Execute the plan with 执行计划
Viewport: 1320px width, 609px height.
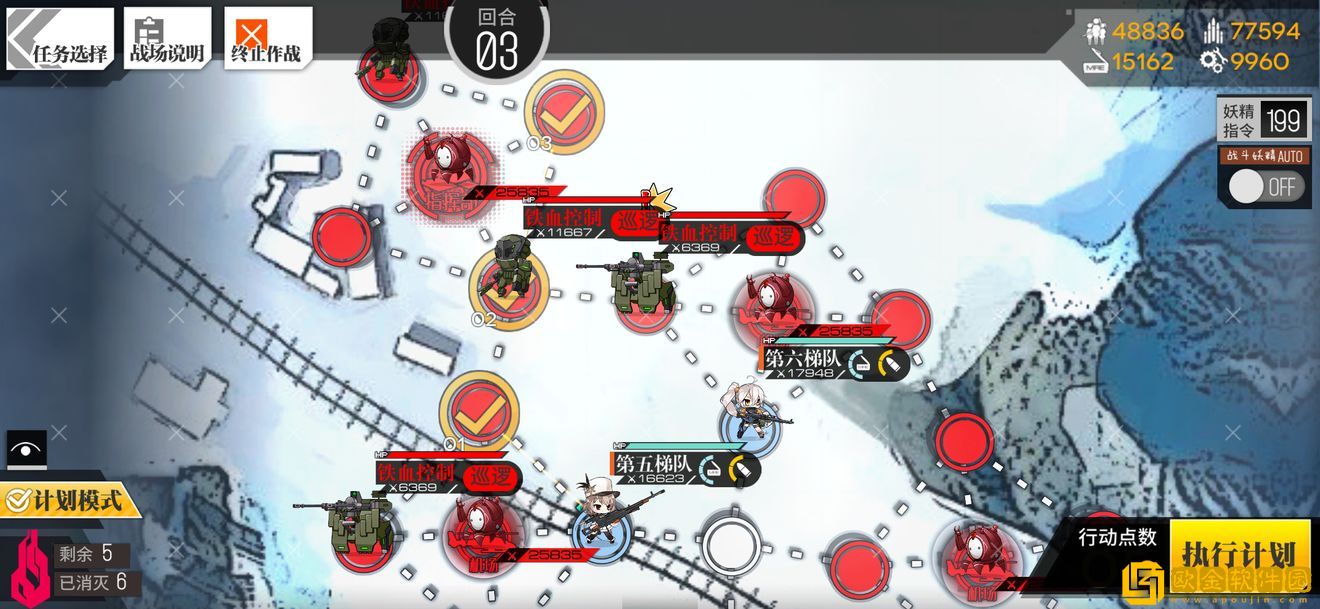click(x=1239, y=553)
